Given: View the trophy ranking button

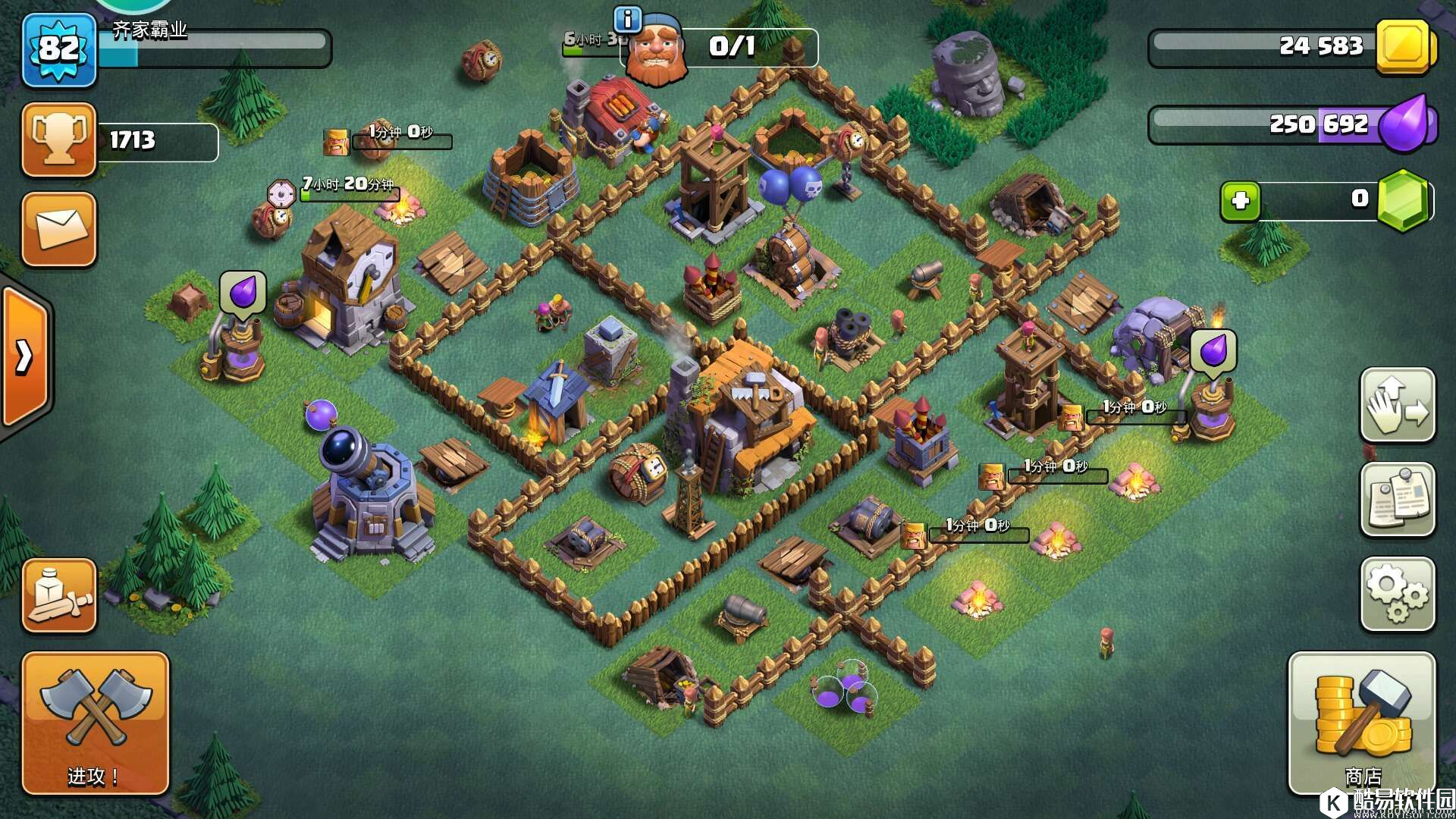Looking at the screenshot, I should (59, 140).
